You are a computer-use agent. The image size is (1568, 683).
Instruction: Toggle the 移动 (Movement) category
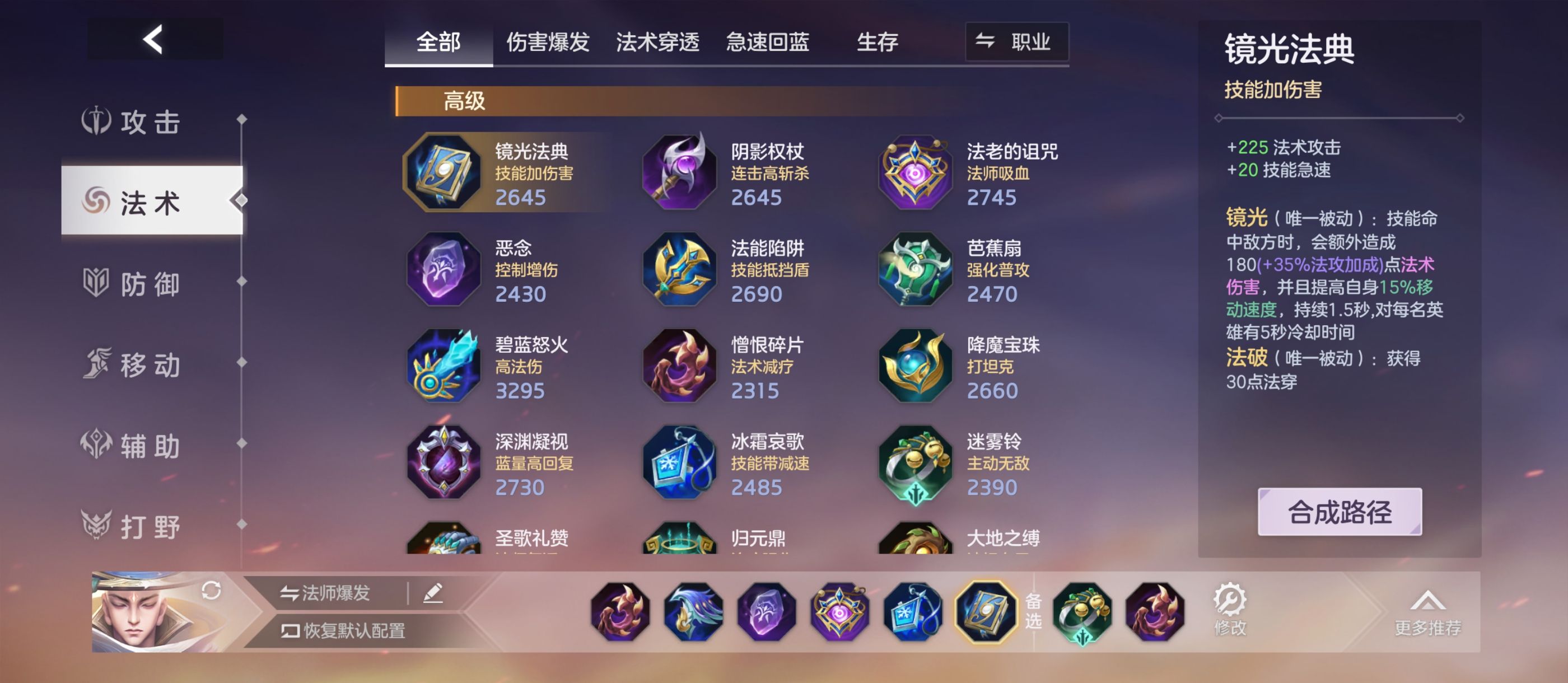tap(146, 364)
